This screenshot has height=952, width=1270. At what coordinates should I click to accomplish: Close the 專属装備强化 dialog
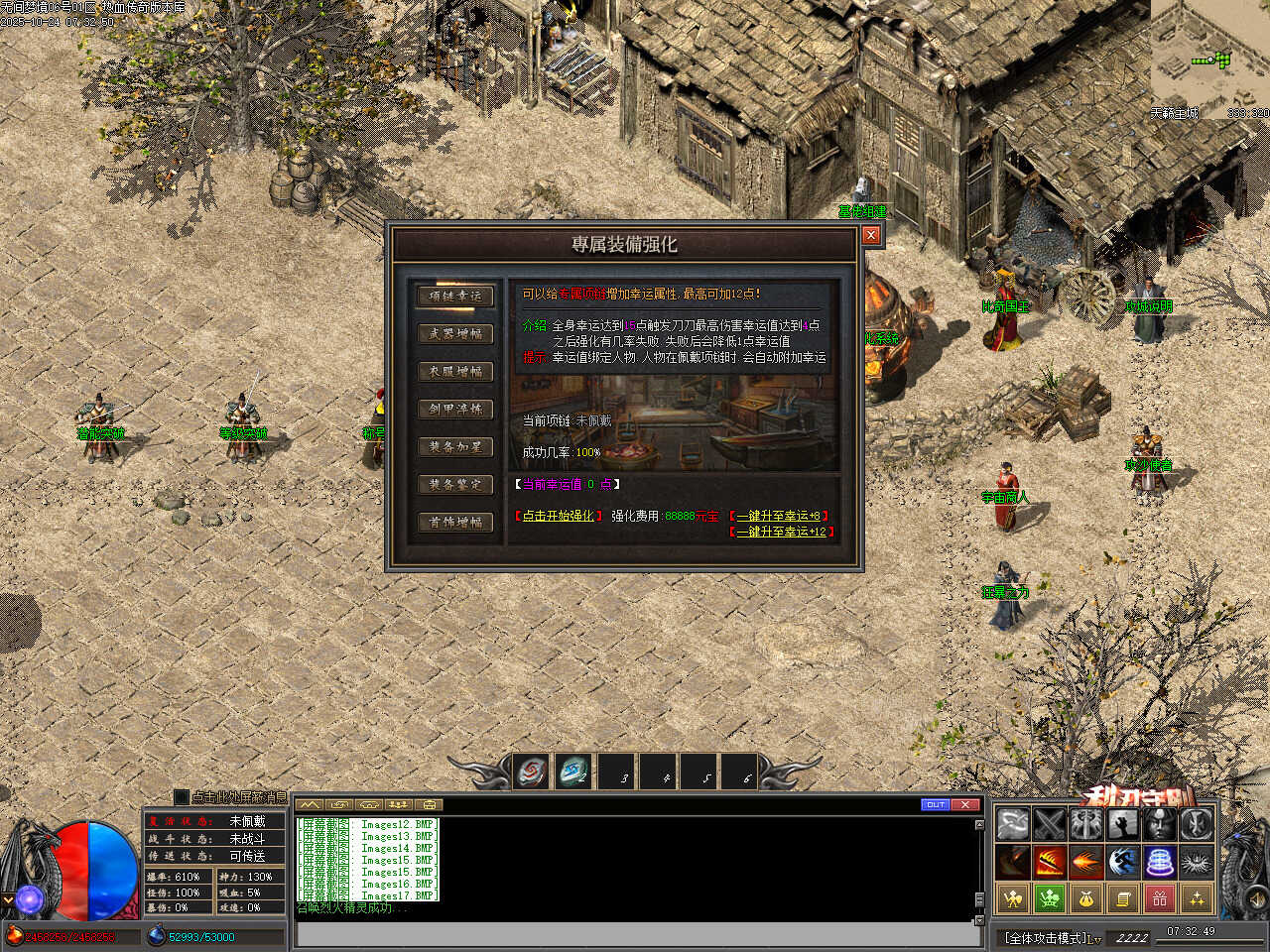coord(871,235)
